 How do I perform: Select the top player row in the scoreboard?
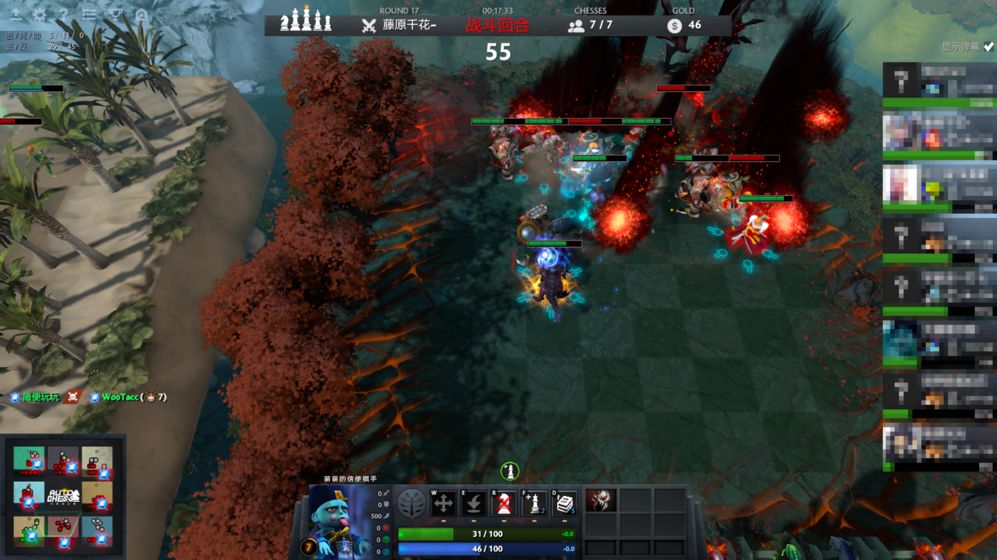point(939,82)
